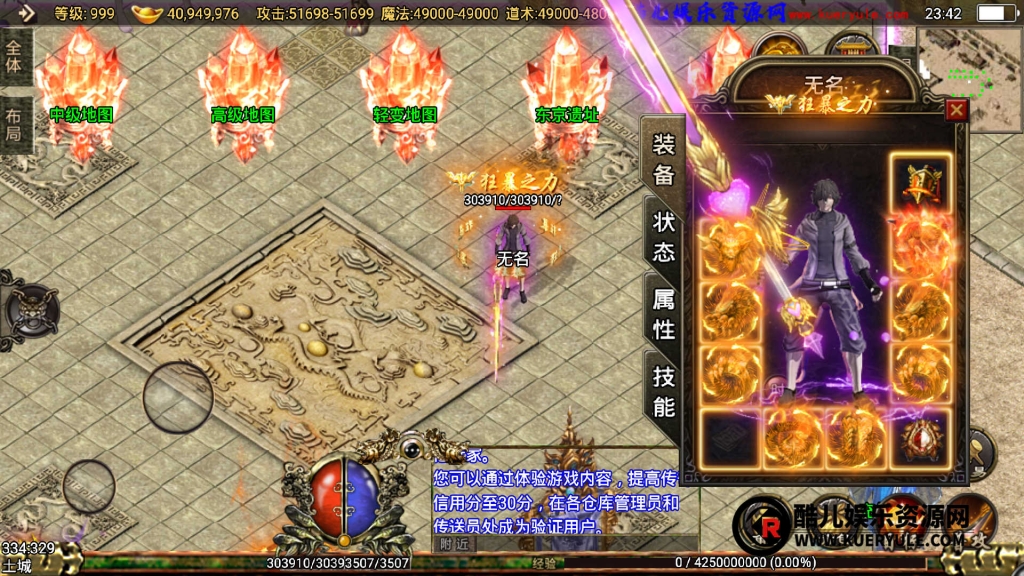1024x576 pixels.
Task: Close the character equipment panel
Action: [x=956, y=110]
